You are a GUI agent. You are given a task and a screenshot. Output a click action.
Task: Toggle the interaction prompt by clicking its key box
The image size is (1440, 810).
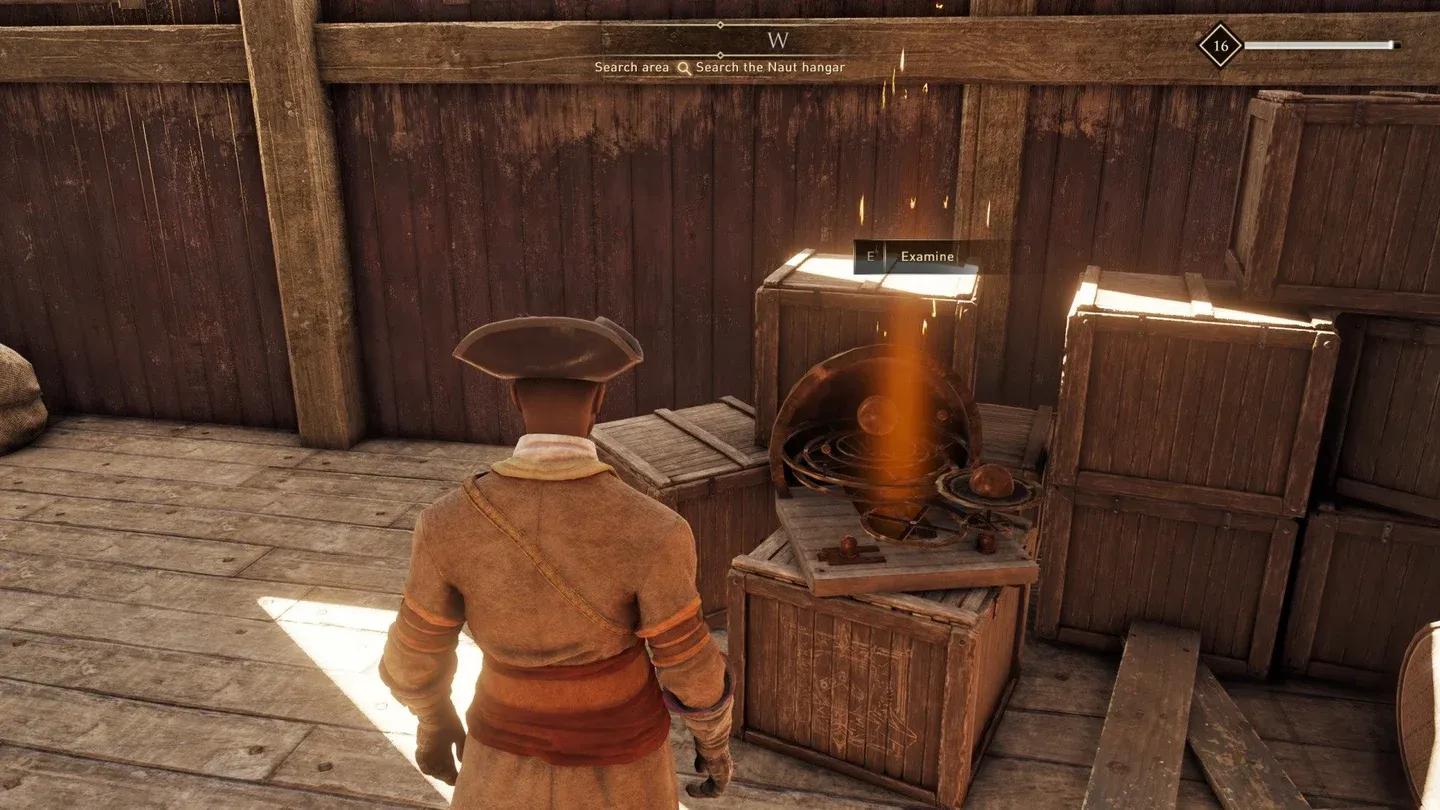(x=870, y=256)
